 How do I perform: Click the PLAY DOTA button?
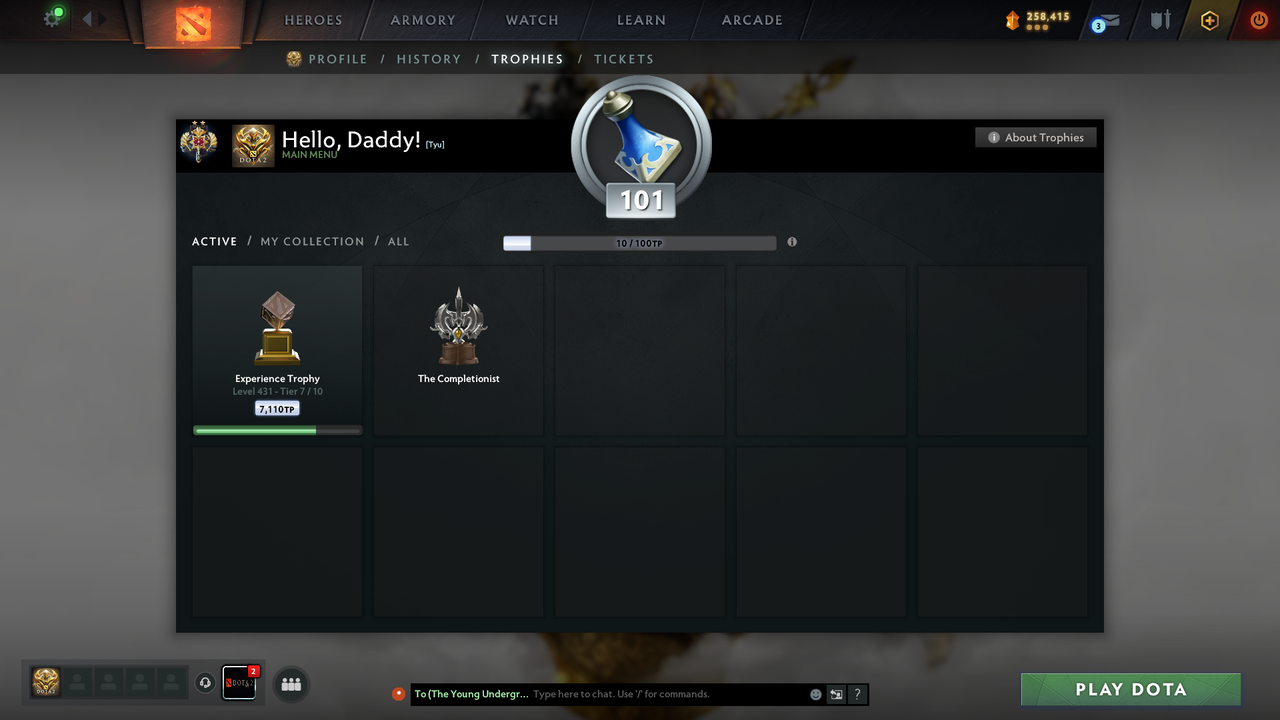[x=1130, y=689]
